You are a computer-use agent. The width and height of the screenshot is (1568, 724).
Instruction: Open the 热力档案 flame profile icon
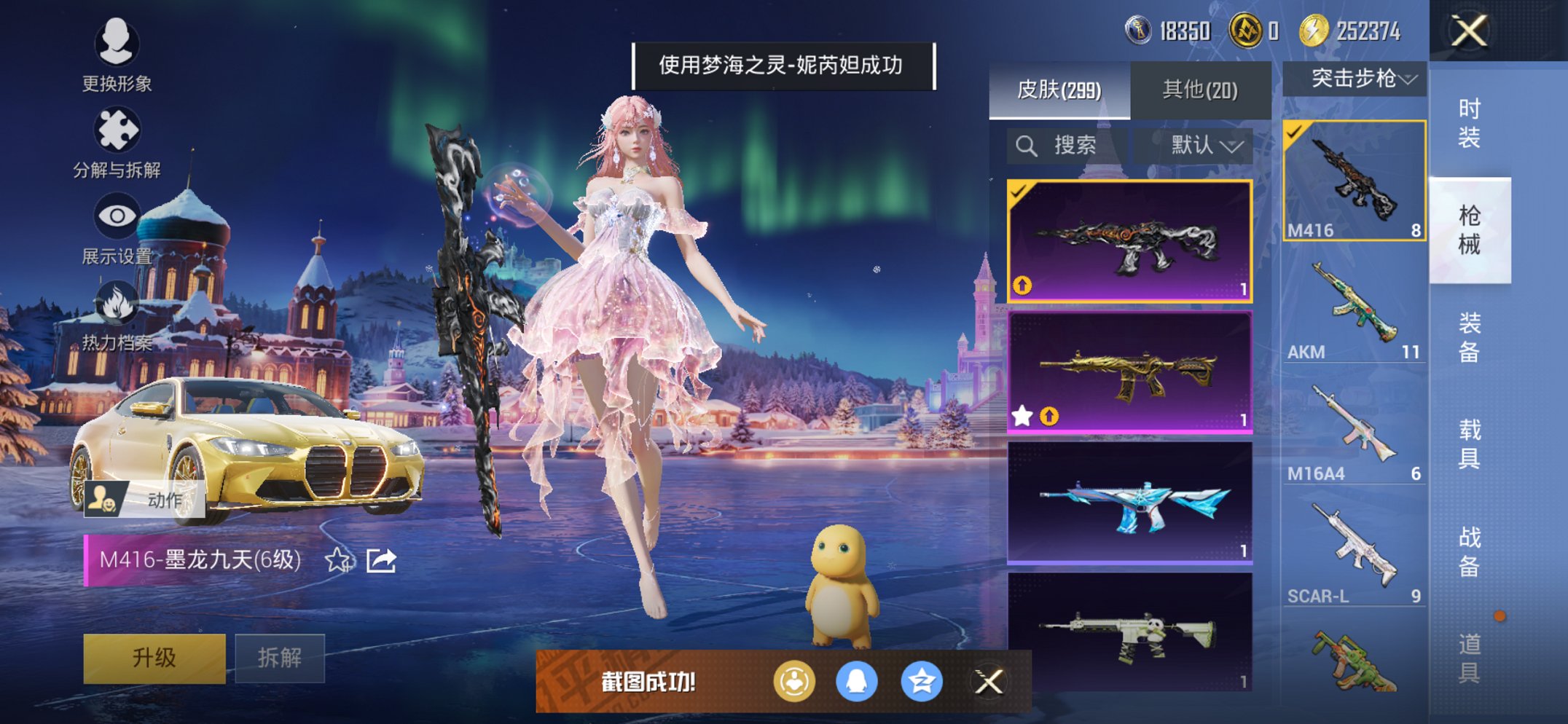coord(119,302)
